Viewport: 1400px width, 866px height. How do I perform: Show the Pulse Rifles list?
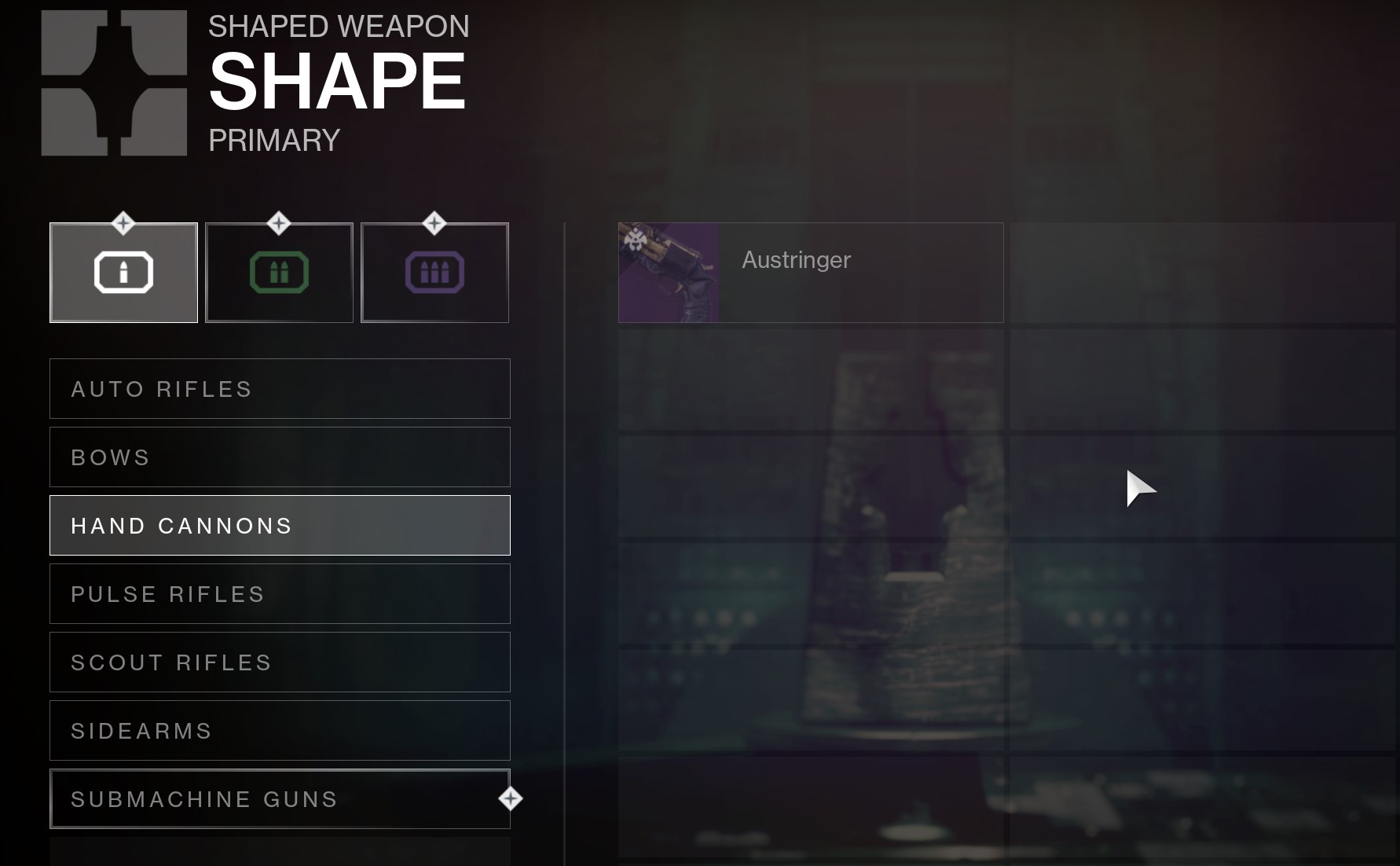tap(280, 594)
